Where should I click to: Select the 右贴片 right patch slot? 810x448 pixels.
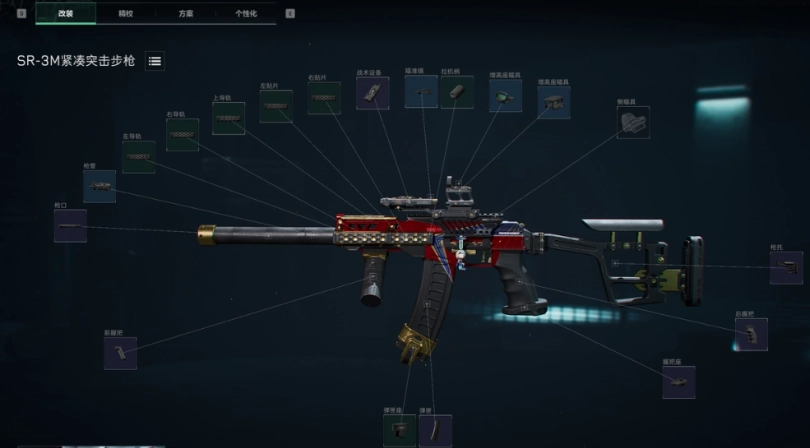tap(324, 98)
